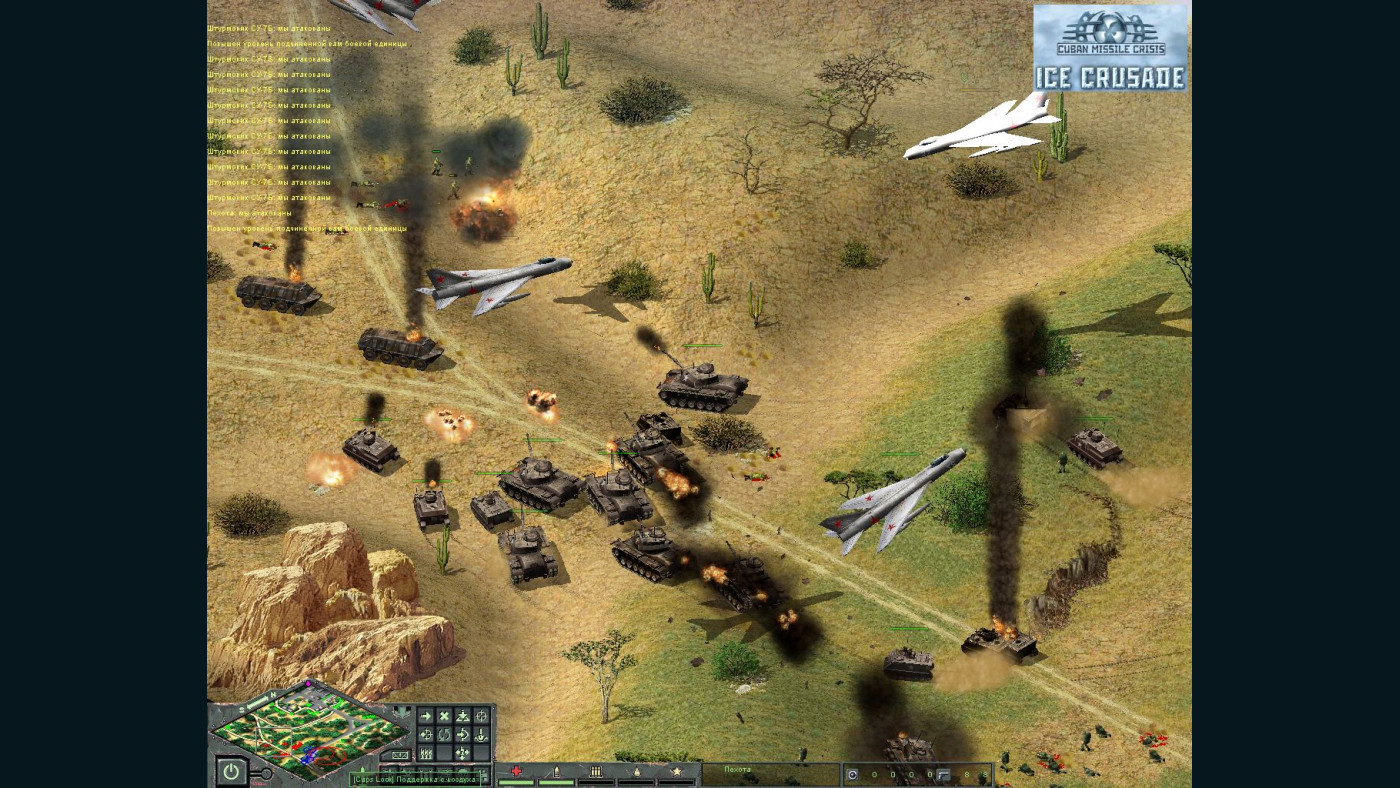Click the X stop command icon
Screen dimensions: 1400x788
click(x=443, y=716)
